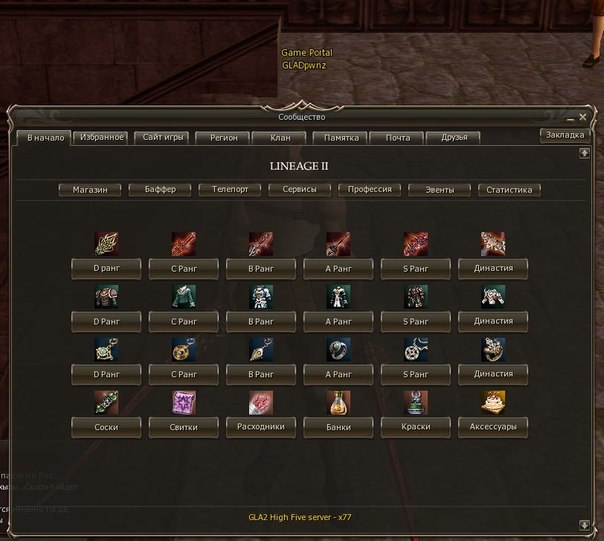Select the Баффер buffer menu

[x=160, y=189]
